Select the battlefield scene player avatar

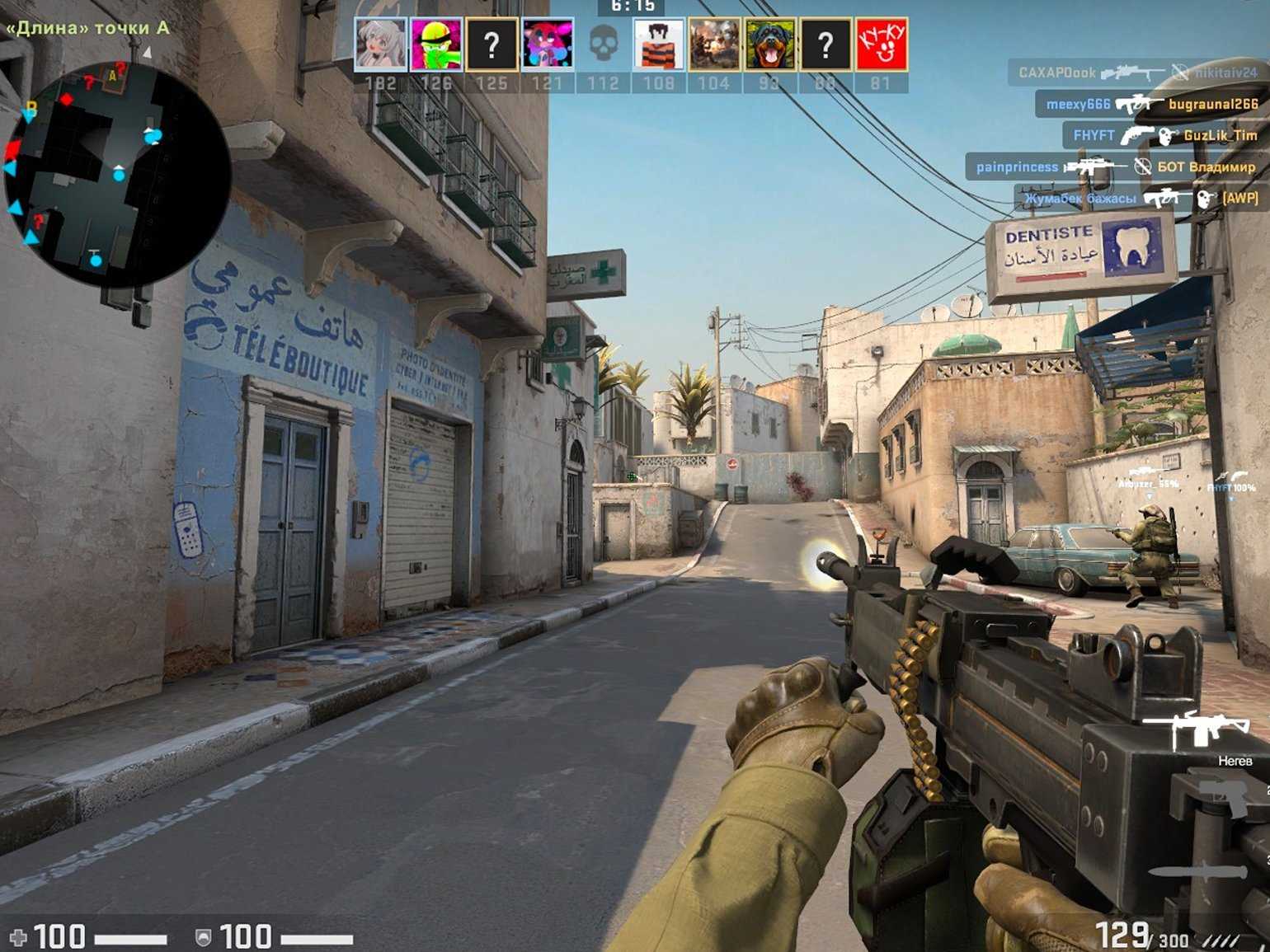pyautogui.click(x=714, y=44)
